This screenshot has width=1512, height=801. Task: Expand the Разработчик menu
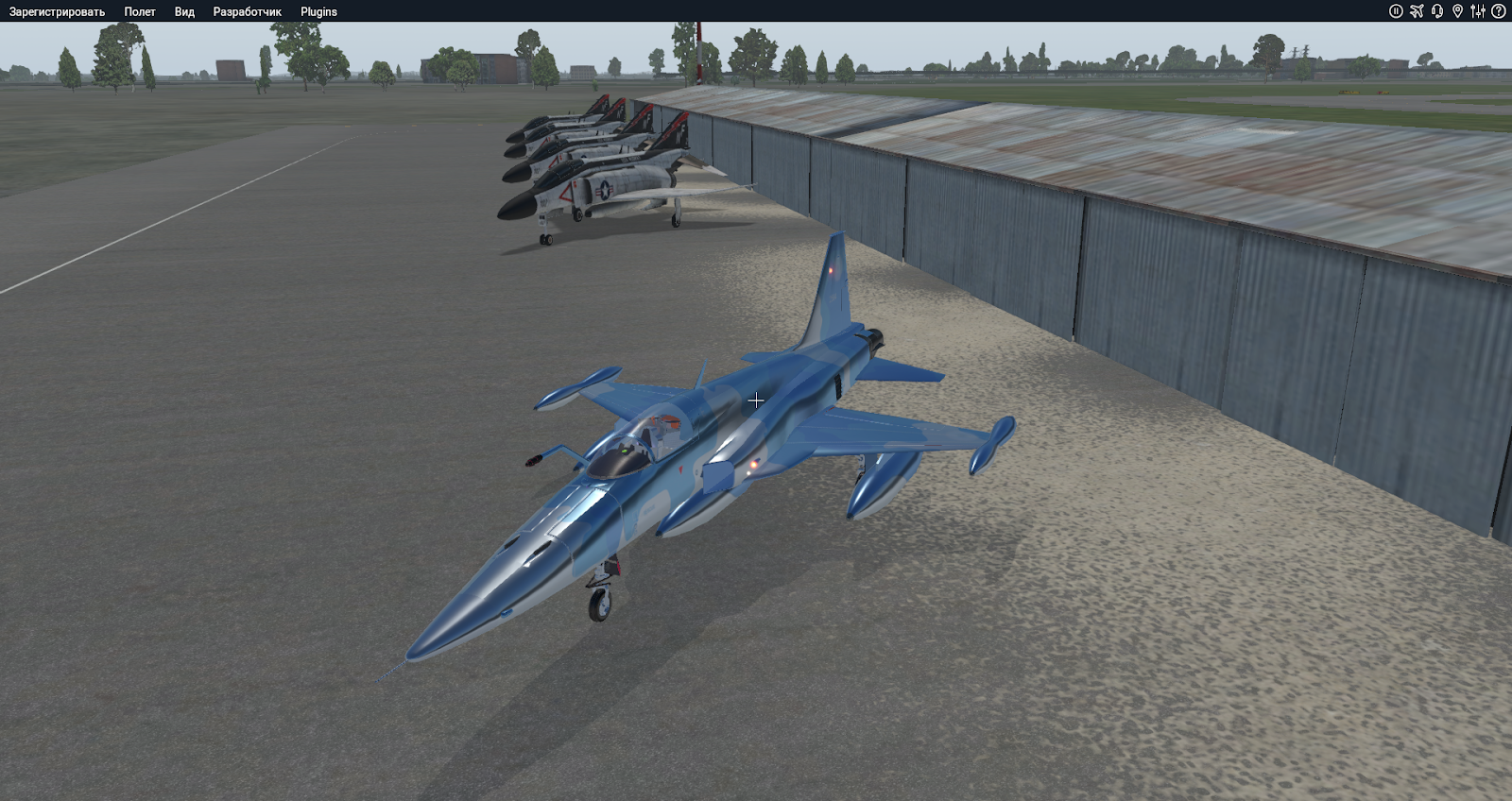(248, 11)
